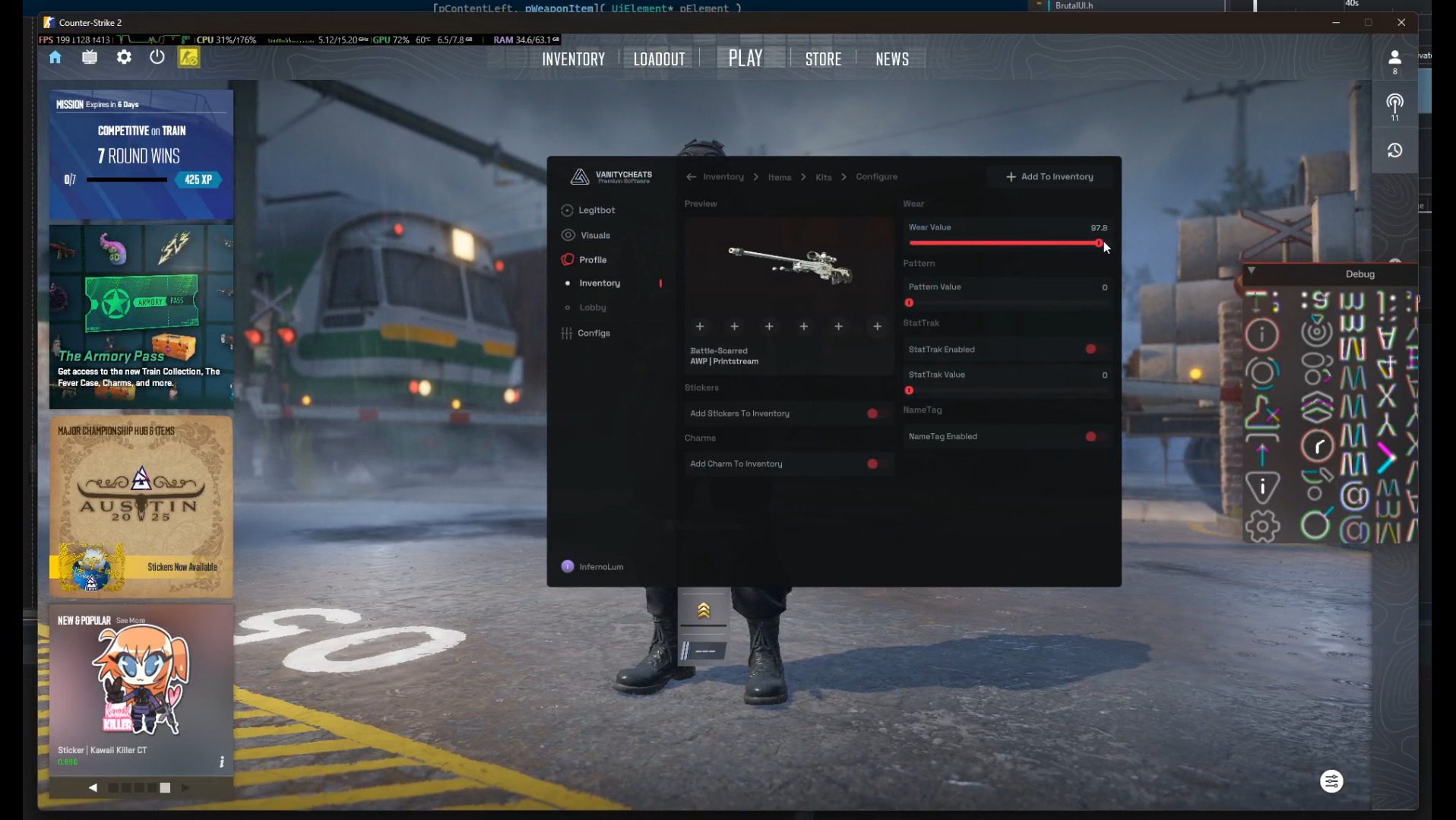
Task: Open the Inventory tab in top menu
Action: [x=573, y=59]
